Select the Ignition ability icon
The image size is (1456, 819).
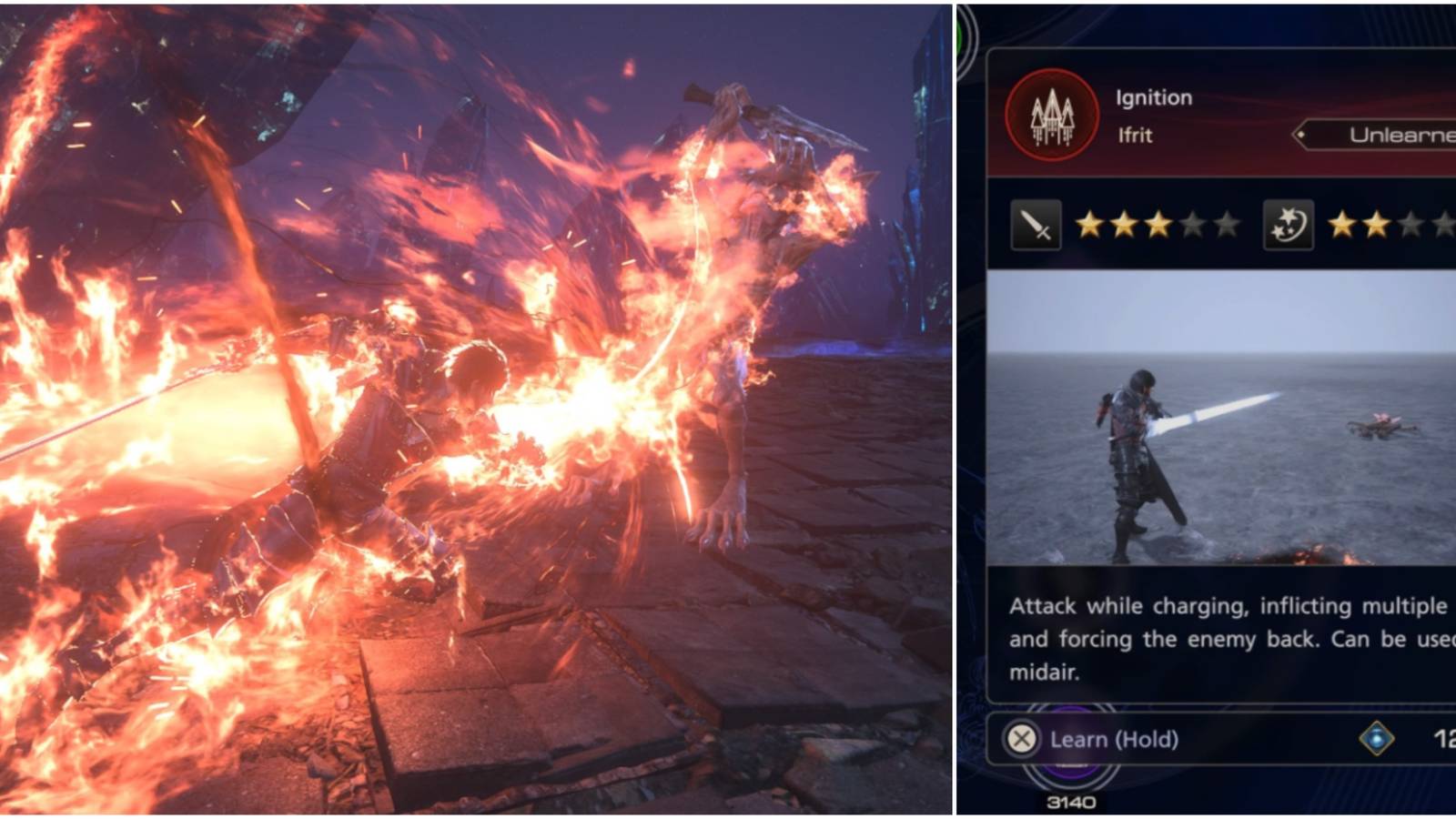point(1053,116)
